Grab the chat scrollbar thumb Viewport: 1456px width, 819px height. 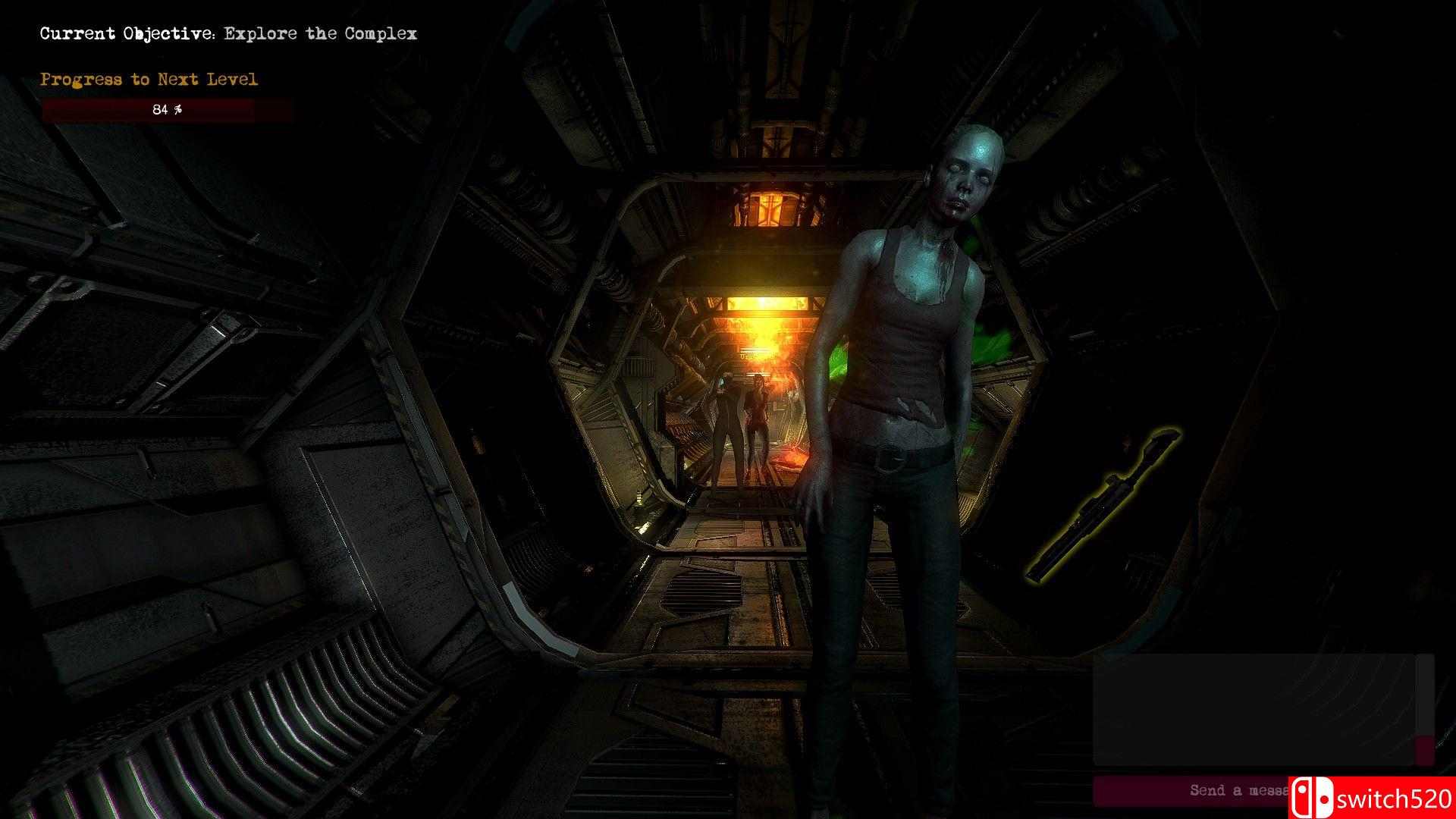coord(1425,749)
